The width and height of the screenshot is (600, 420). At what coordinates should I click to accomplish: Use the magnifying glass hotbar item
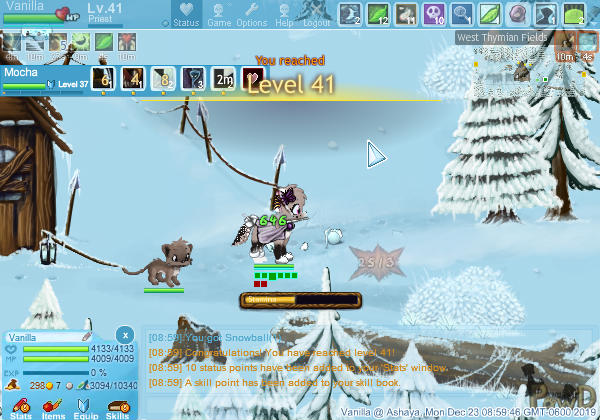coord(462,14)
